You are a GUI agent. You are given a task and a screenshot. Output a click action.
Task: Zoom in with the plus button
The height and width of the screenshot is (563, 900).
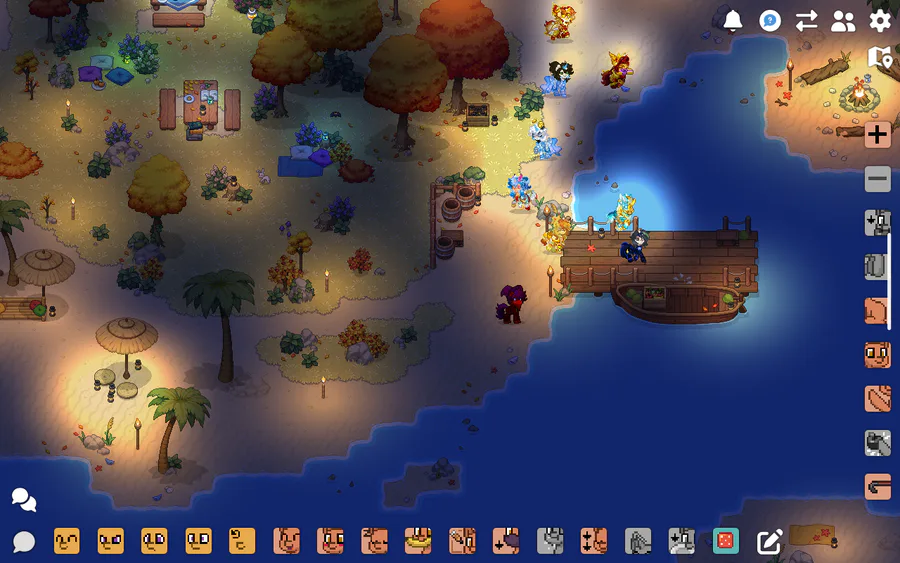(878, 135)
